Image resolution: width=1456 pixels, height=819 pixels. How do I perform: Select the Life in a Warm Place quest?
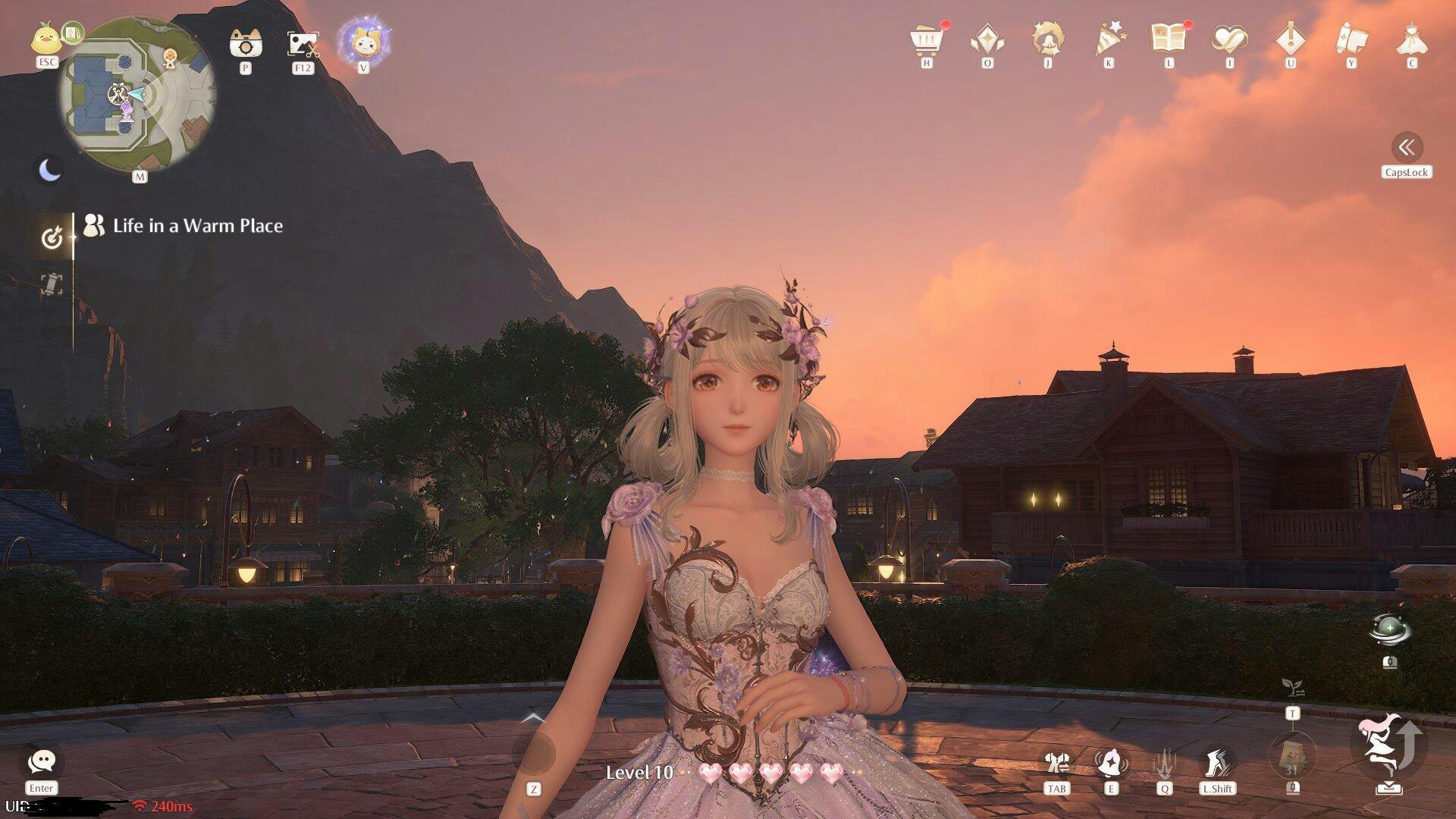coord(197,226)
